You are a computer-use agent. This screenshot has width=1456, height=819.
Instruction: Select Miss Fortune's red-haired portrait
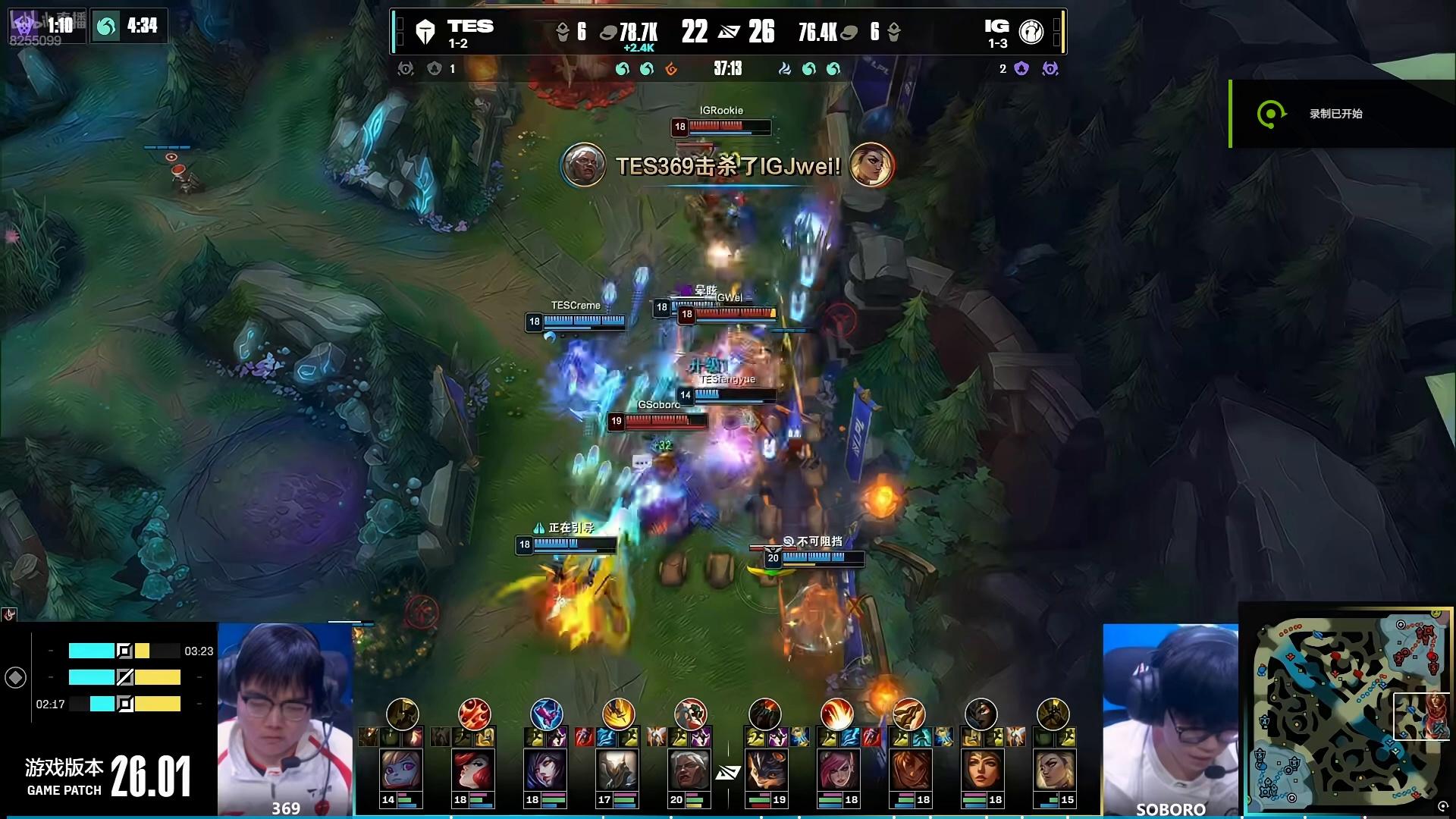coord(473,770)
